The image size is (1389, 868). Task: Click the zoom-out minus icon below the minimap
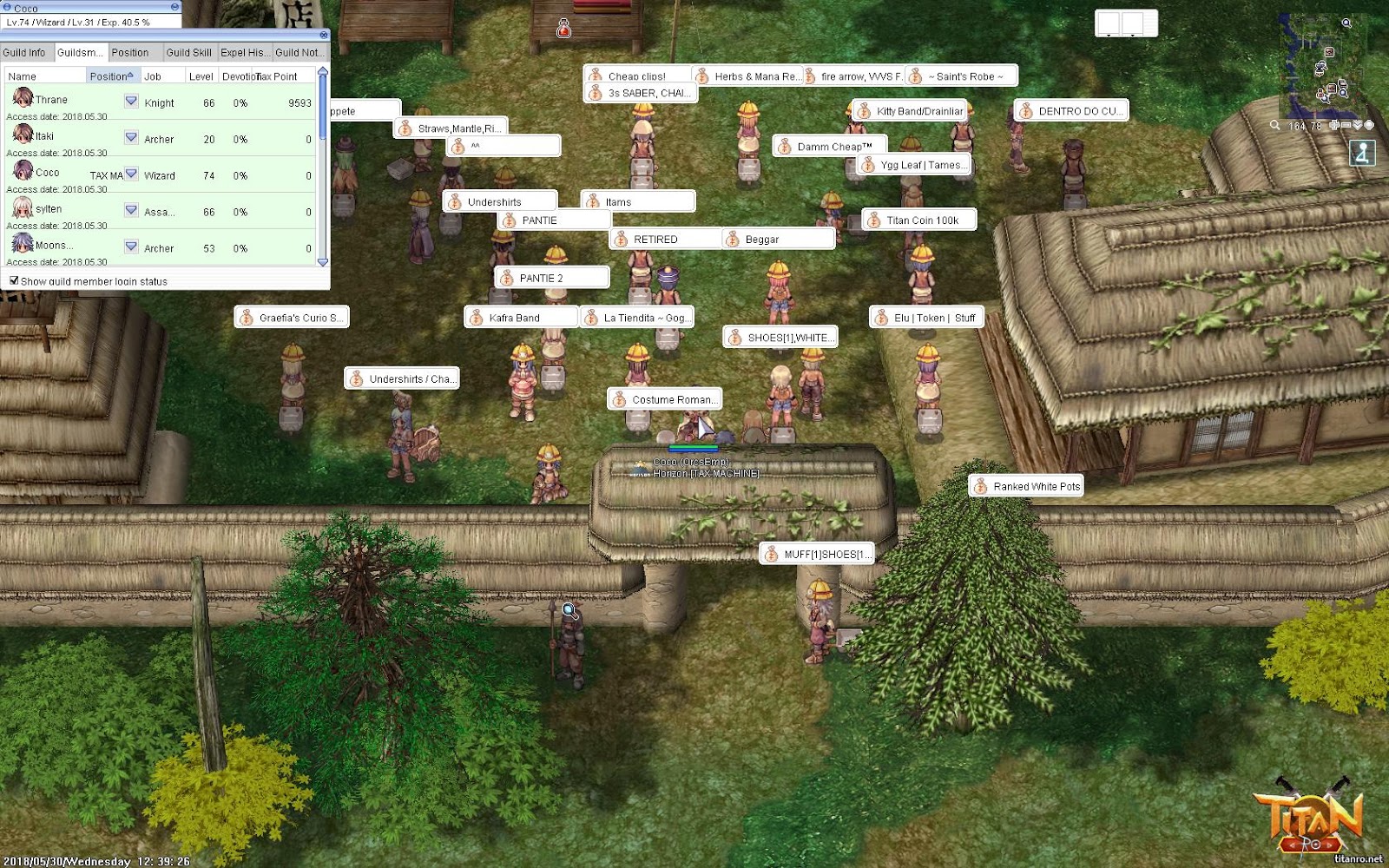click(x=1346, y=125)
